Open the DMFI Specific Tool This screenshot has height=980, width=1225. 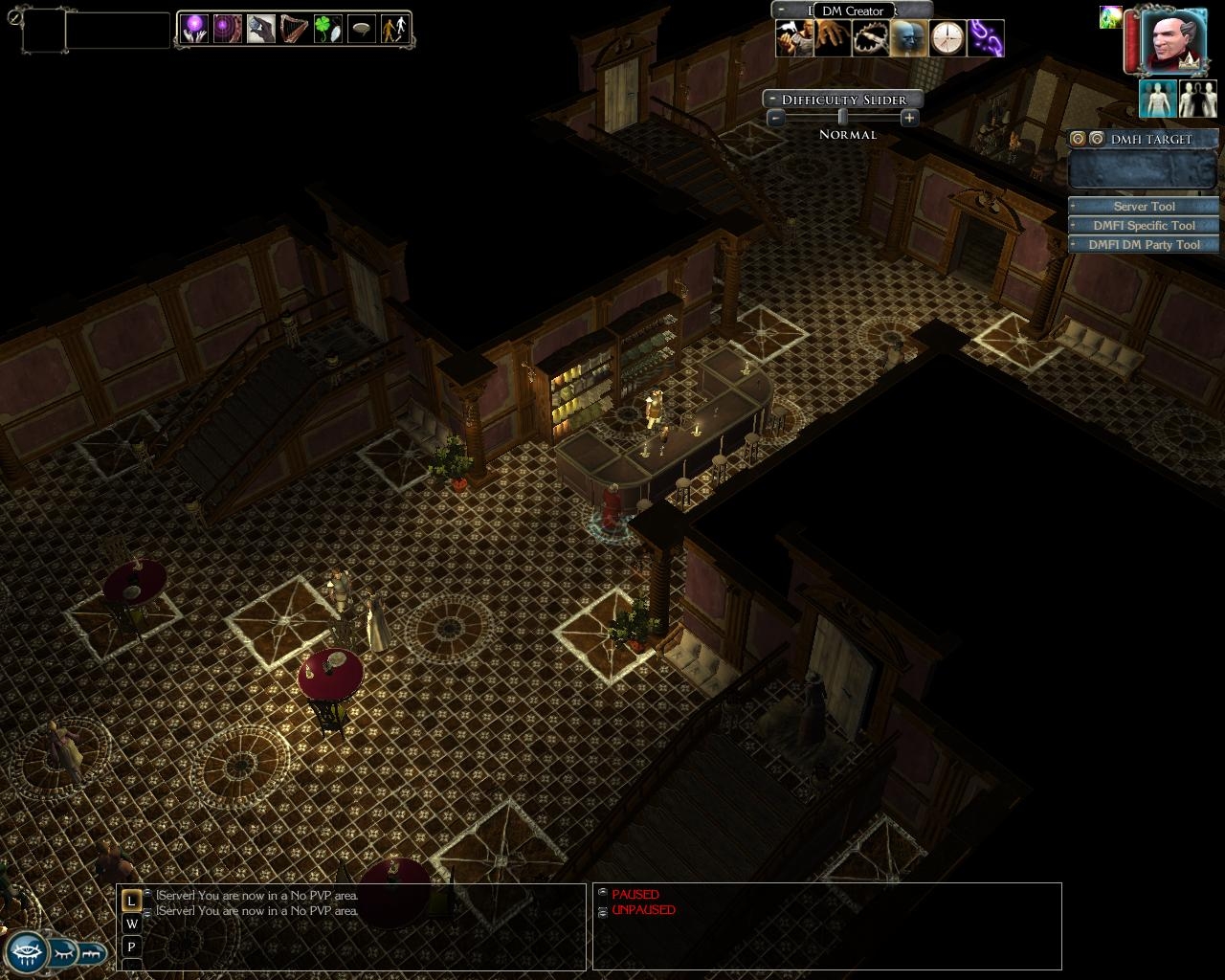tap(1144, 225)
